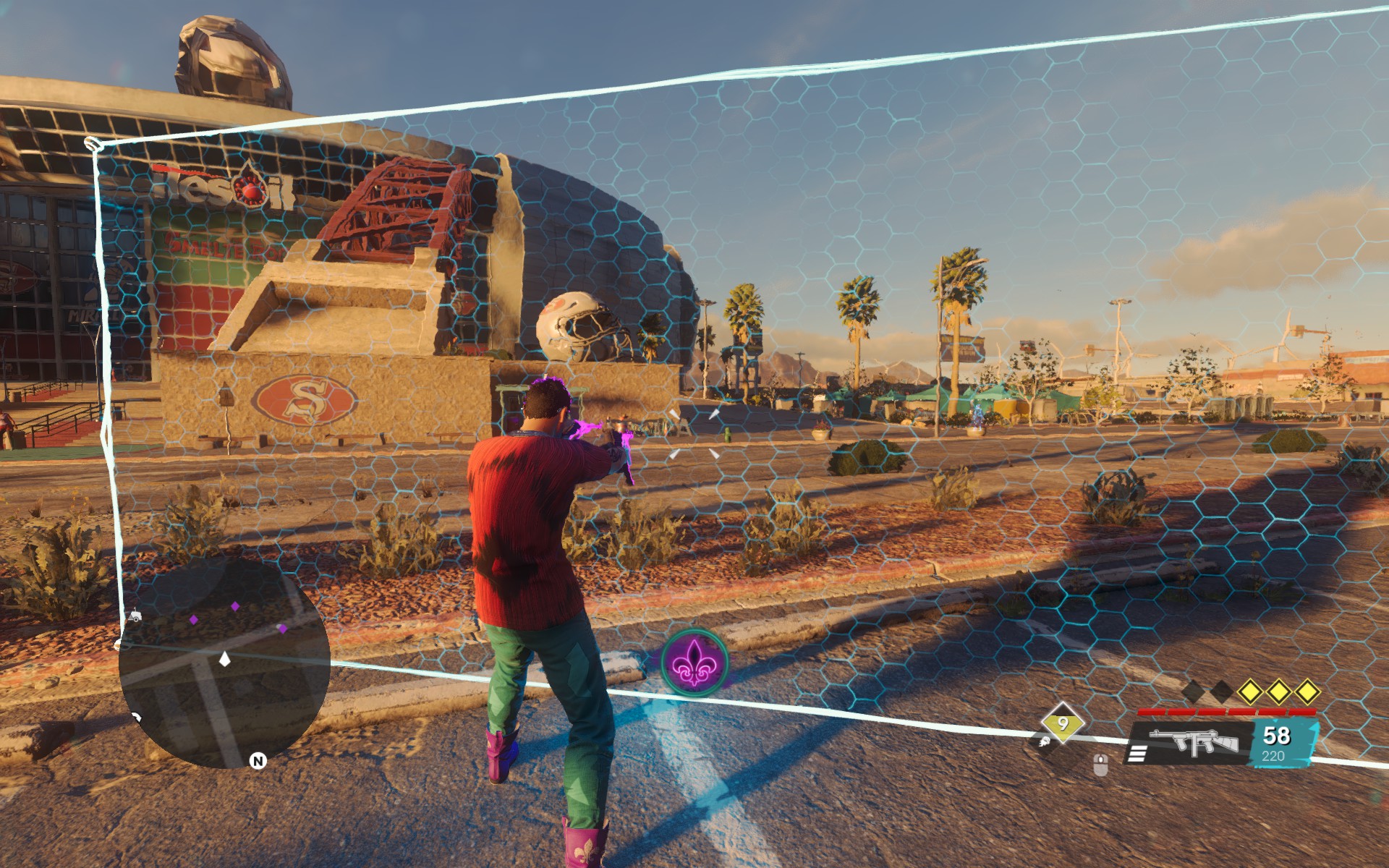The image size is (1389, 868).
Task: Open the circular minimap
Action: coord(224,662)
